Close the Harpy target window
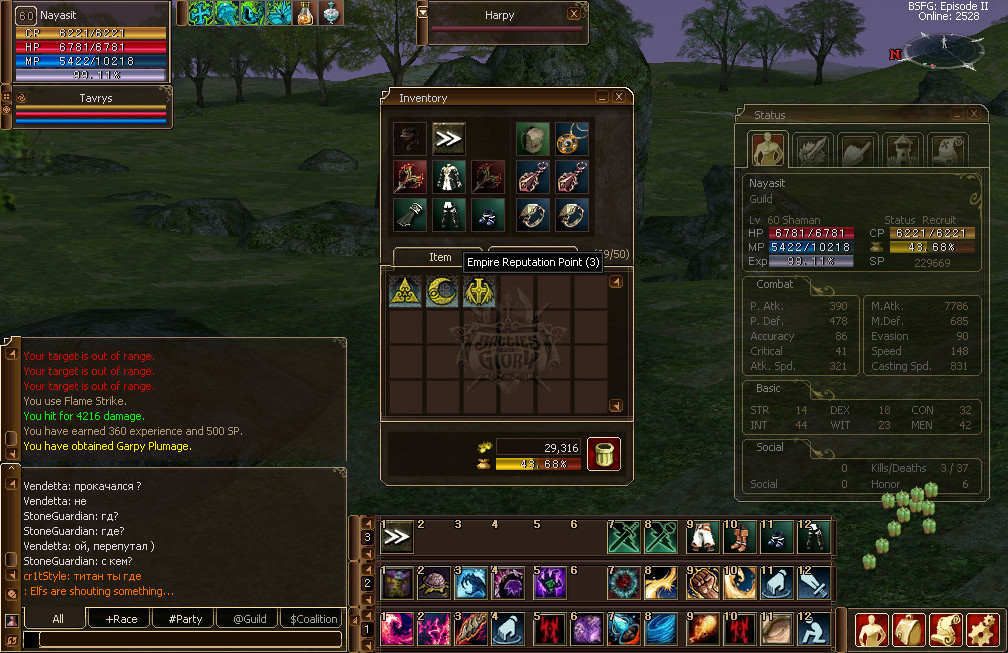1008x653 pixels. click(x=574, y=14)
